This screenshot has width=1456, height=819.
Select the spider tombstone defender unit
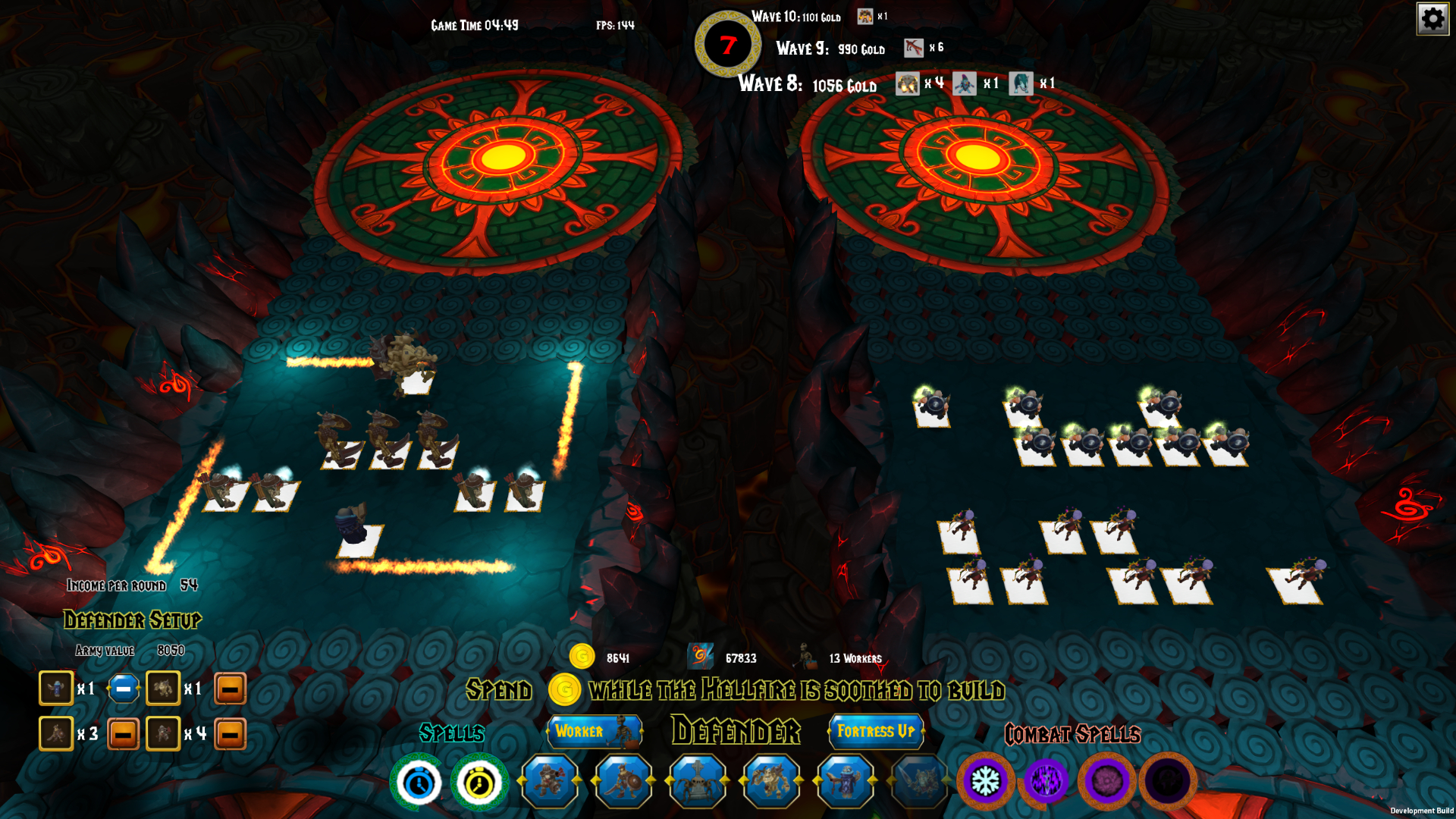coord(698,780)
